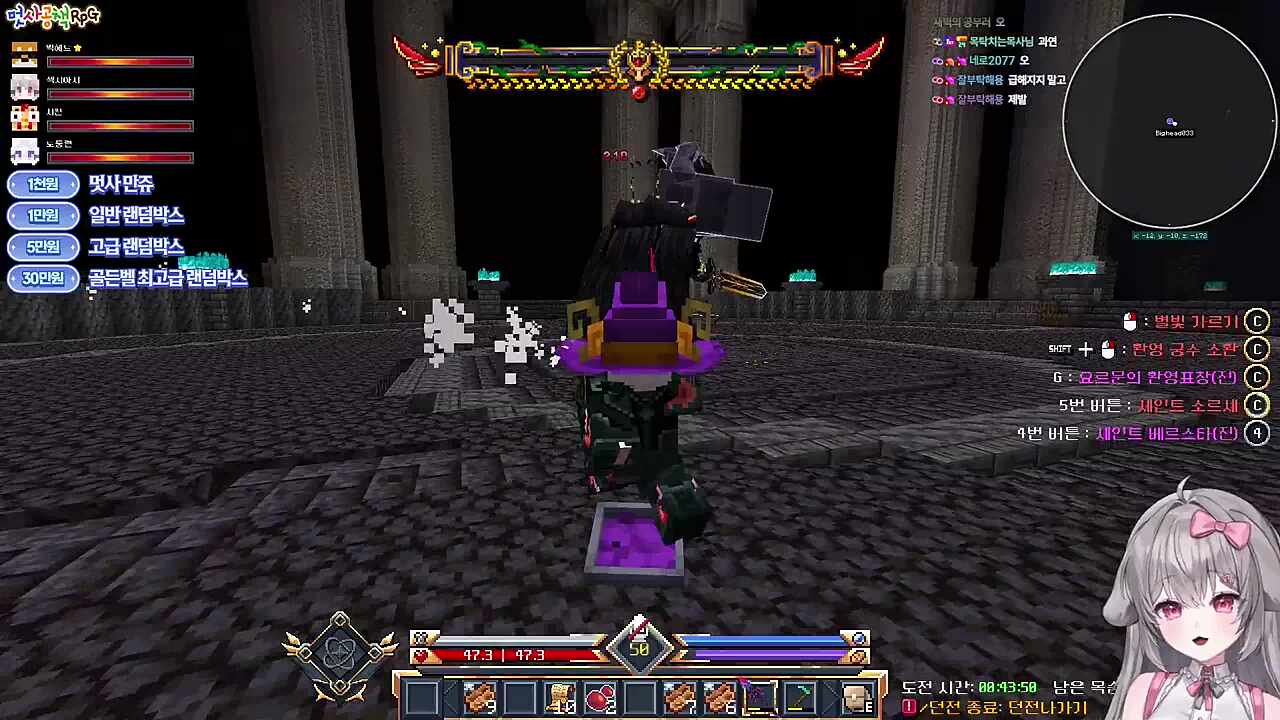Click the circular minimap
This screenshot has height=720, width=1280.
click(1169, 121)
